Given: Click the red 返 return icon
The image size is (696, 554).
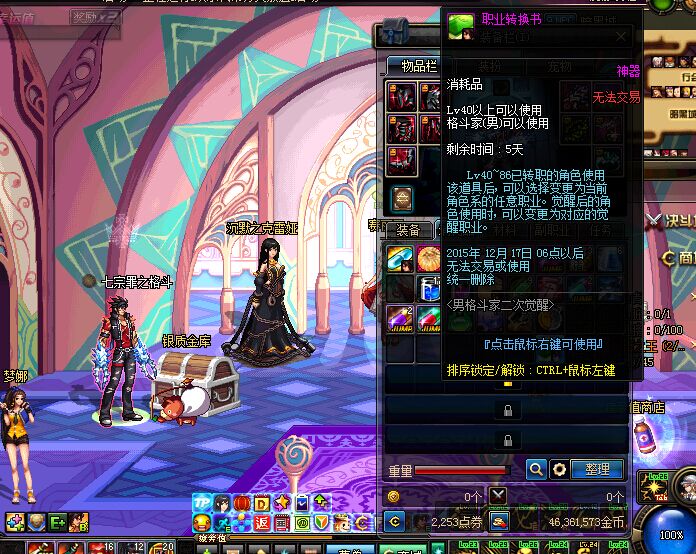Looking at the screenshot, I should pos(262,522).
